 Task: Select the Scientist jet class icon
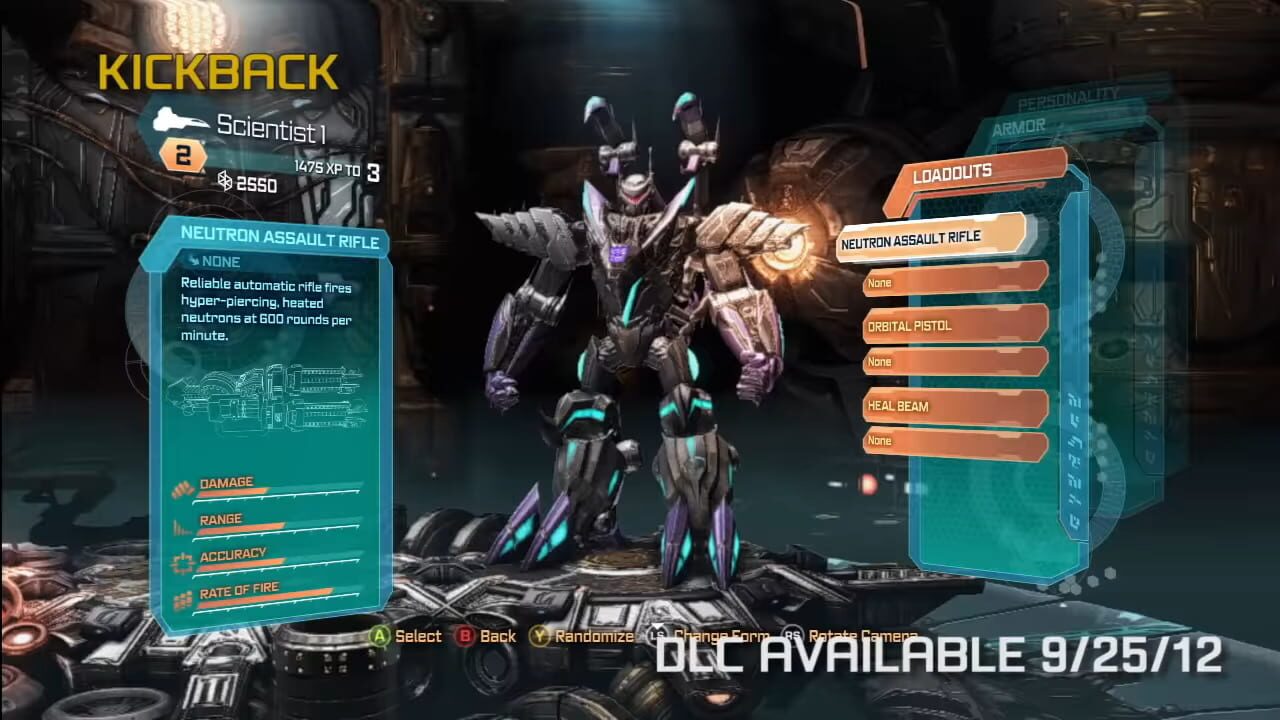point(180,120)
